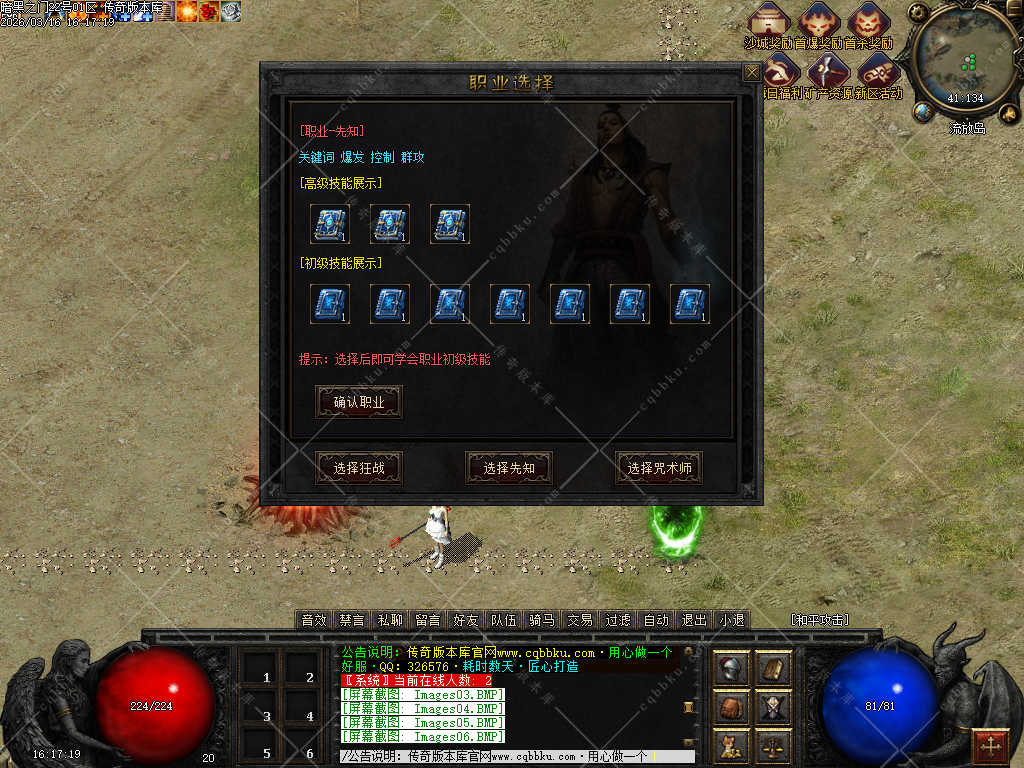Screen dimensions: 1024x768
Task: Open the 队伍 team button
Action: [504, 620]
